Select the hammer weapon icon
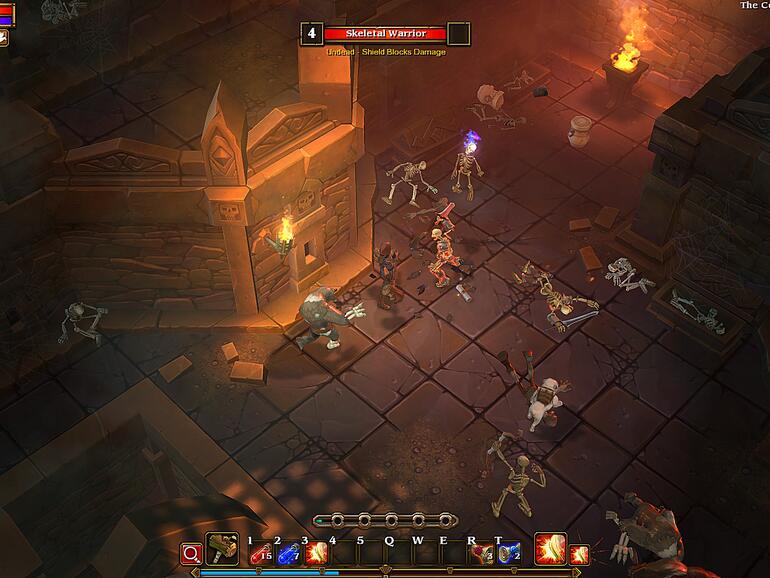 221,549
